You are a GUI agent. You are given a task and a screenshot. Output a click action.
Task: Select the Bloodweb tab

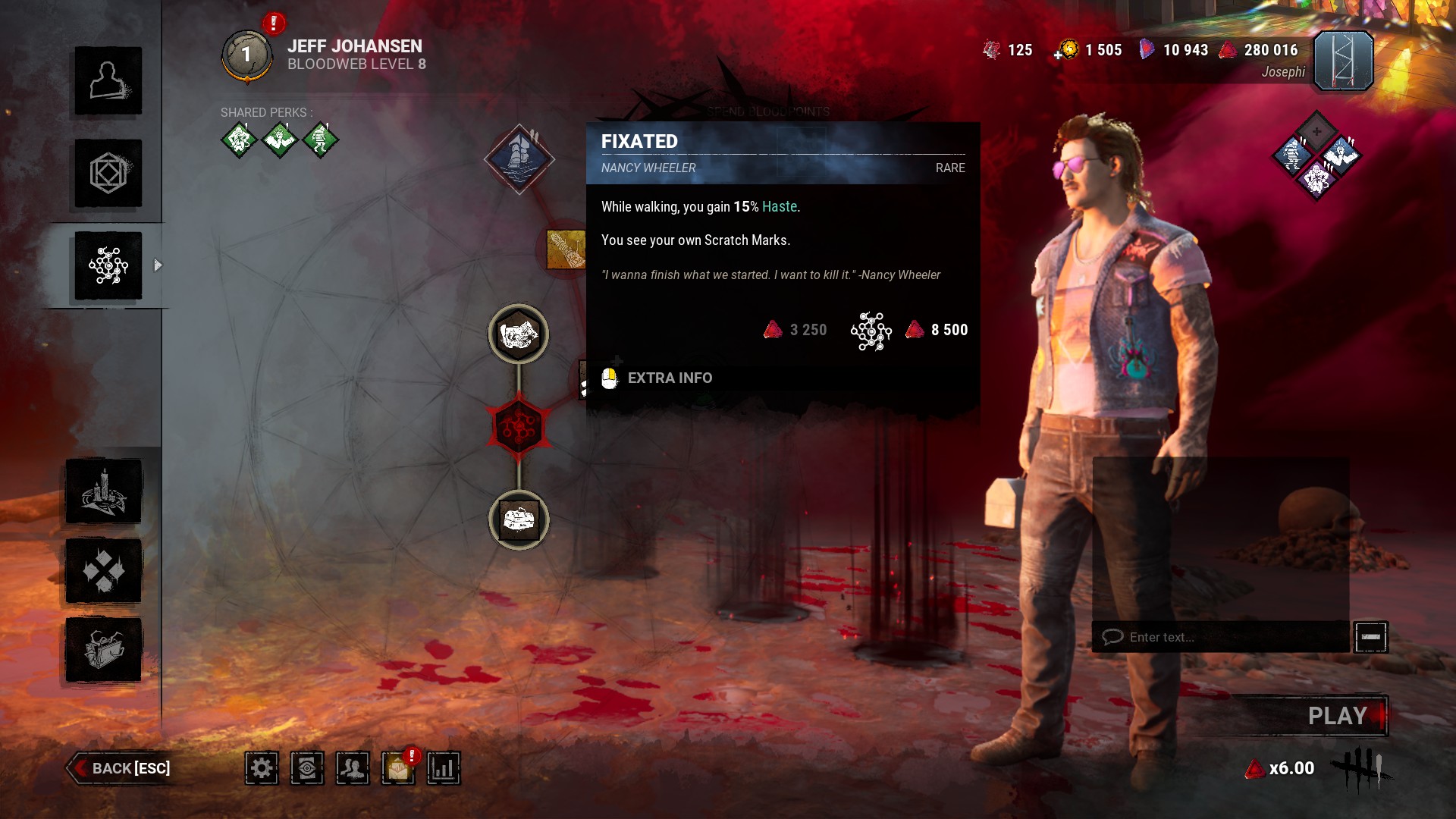click(108, 266)
